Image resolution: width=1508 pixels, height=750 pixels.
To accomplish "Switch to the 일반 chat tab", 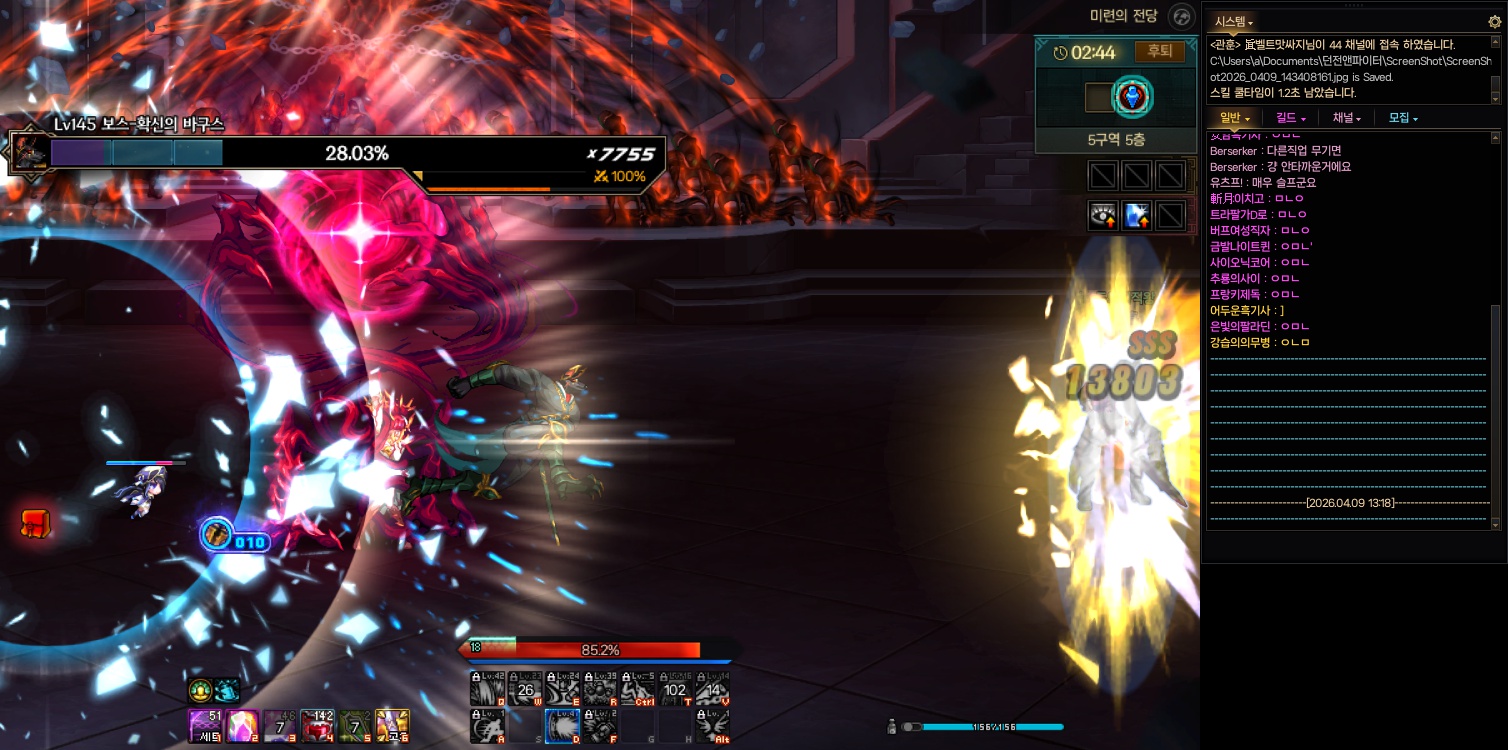I will 1235,118.
